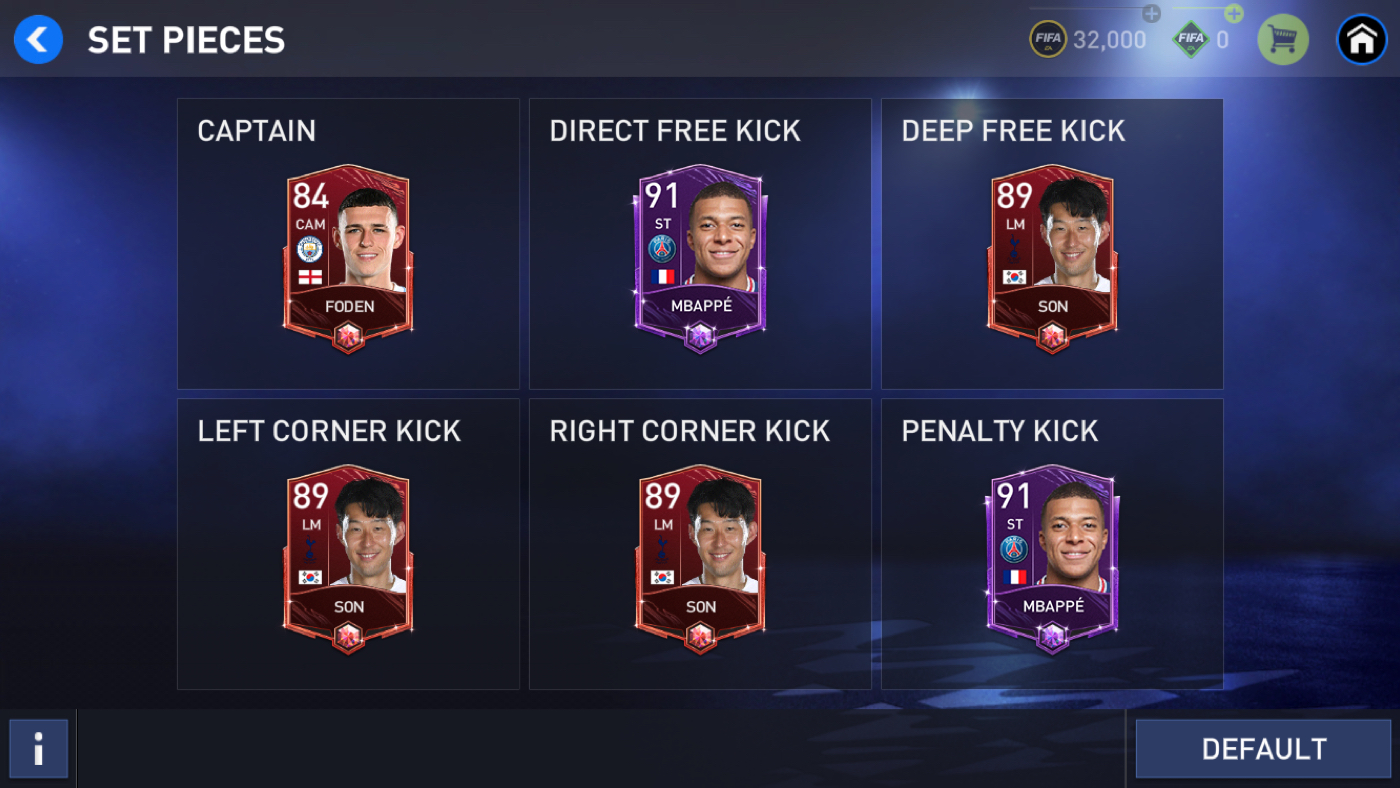This screenshot has height=788, width=1400.
Task: Add coins using the plus icon next to 32,000
Action: point(1150,15)
